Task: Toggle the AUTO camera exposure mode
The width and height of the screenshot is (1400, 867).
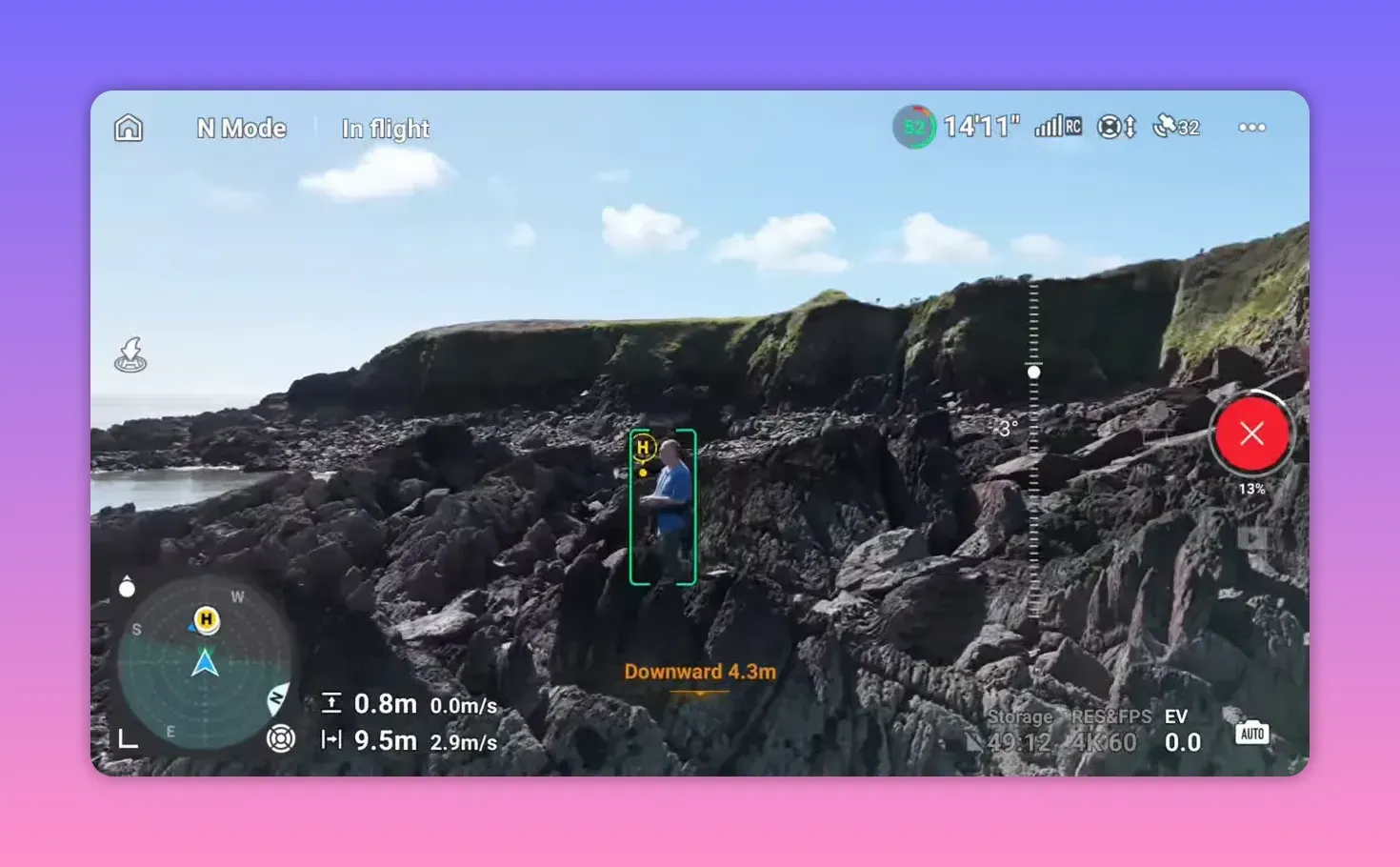Action: (x=1250, y=733)
